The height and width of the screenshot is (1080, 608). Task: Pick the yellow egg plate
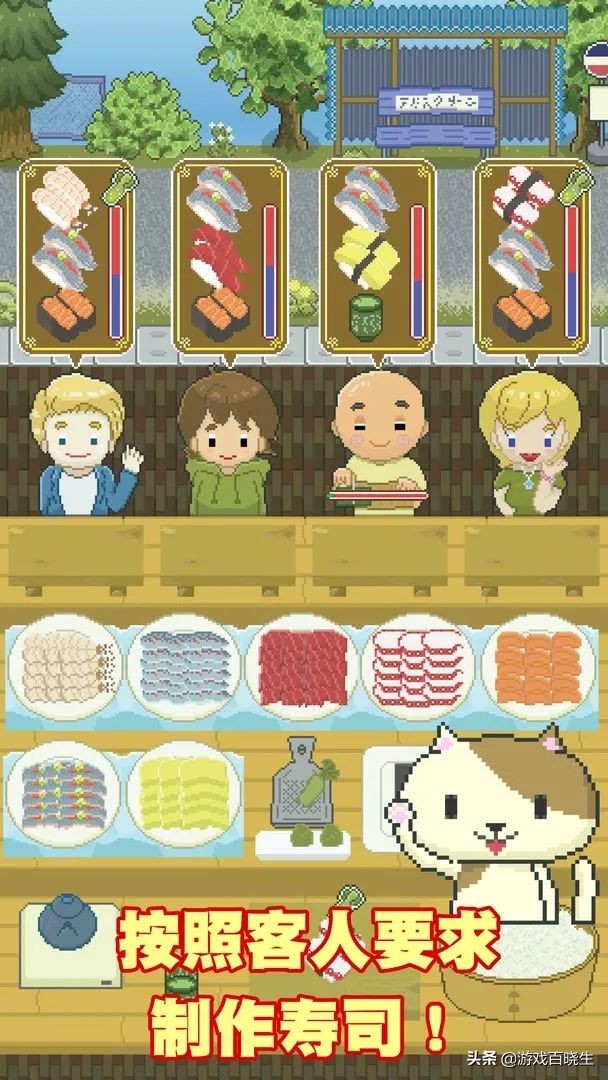click(183, 793)
